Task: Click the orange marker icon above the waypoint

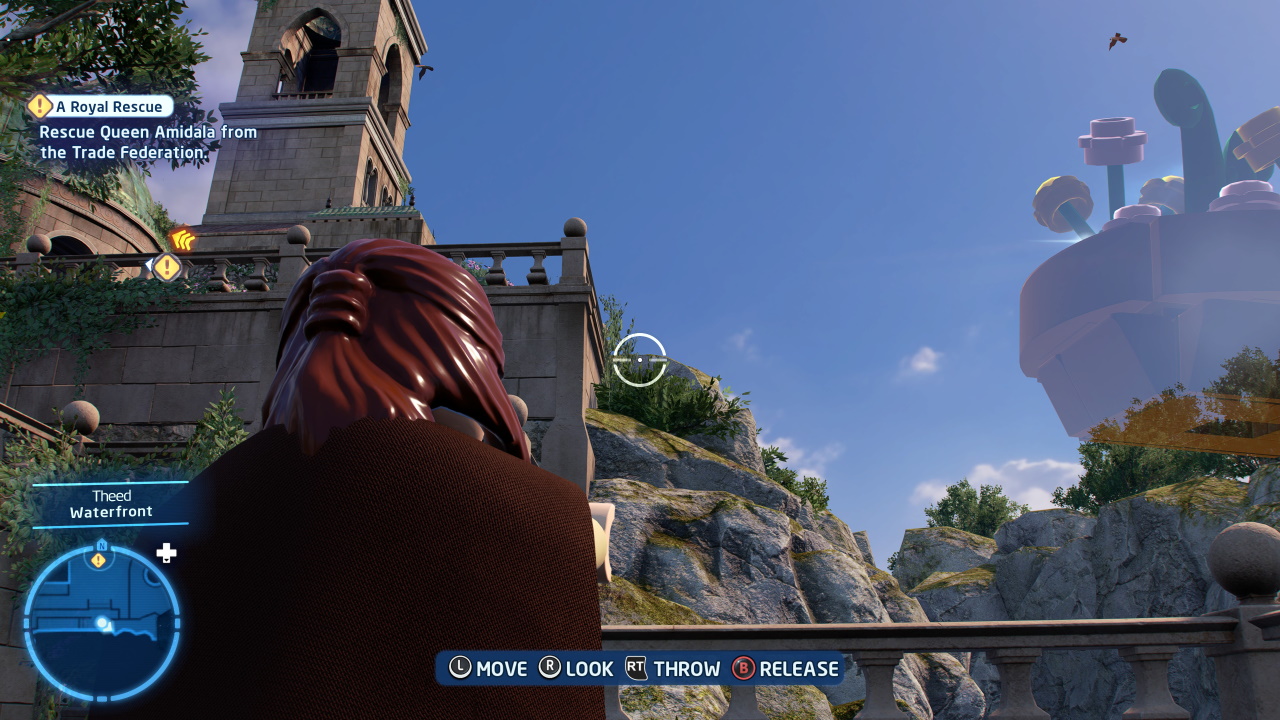Action: 182,240
